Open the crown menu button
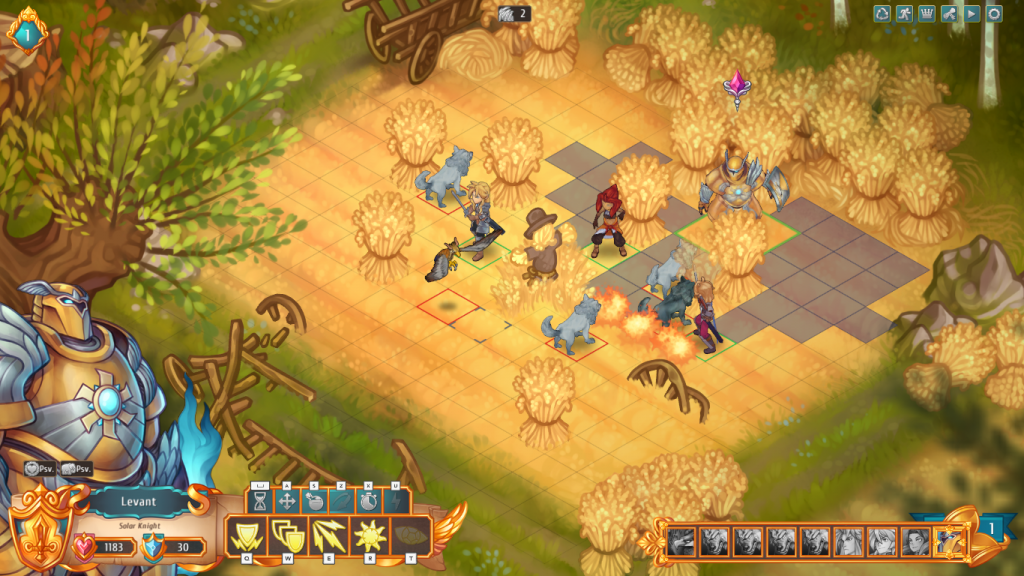Viewport: 1024px width, 576px height. click(926, 14)
